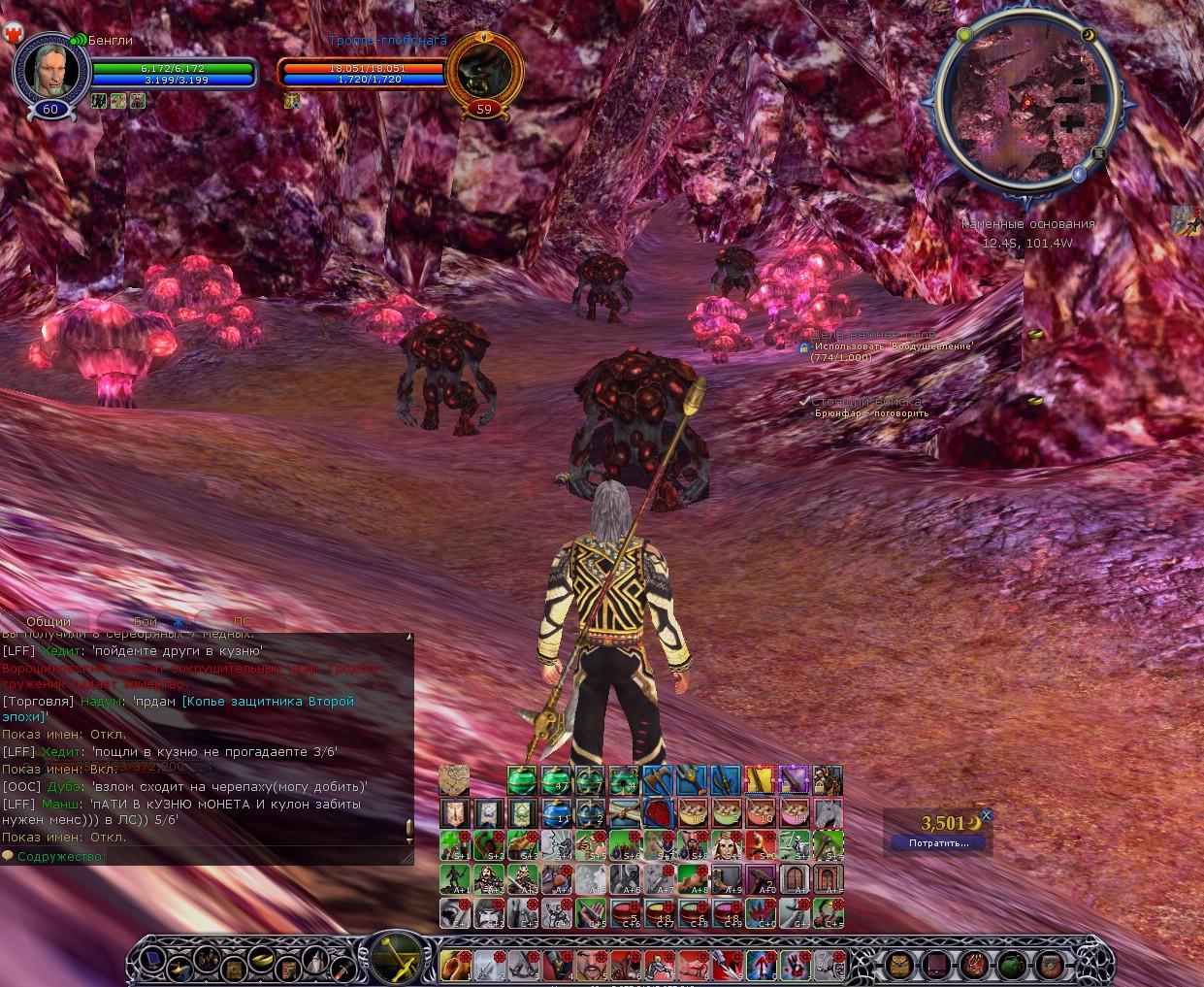Use the blue potion with count 11
This screenshot has width=1204, height=987.
(x=556, y=812)
